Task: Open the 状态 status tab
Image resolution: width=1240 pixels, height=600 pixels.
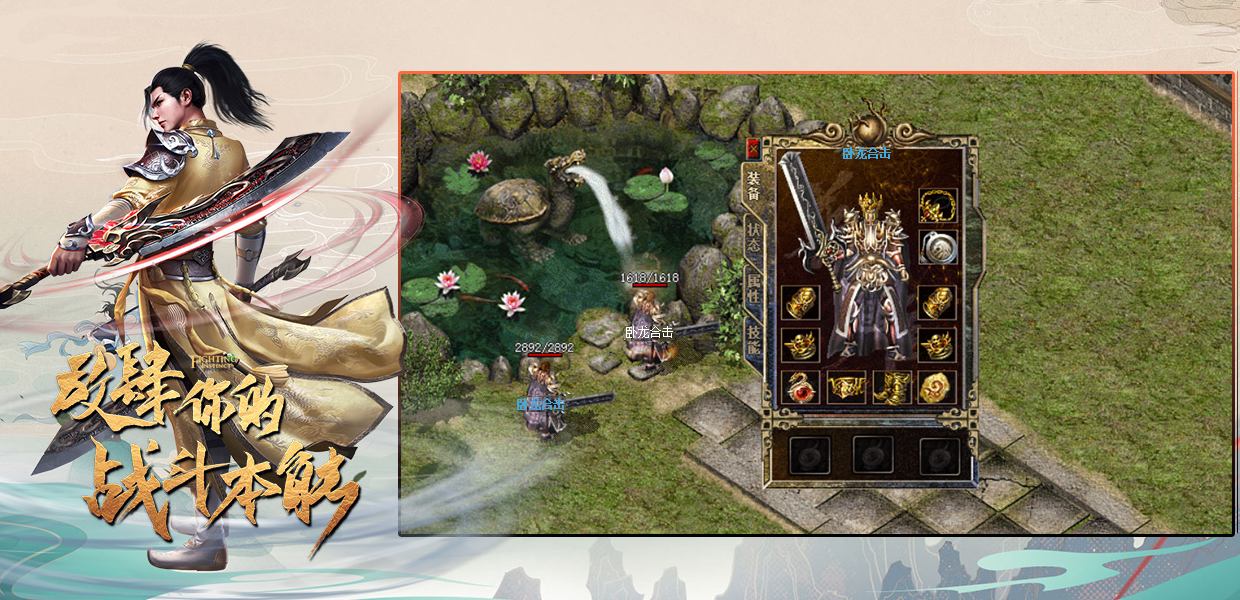Action: pyautogui.click(x=753, y=236)
